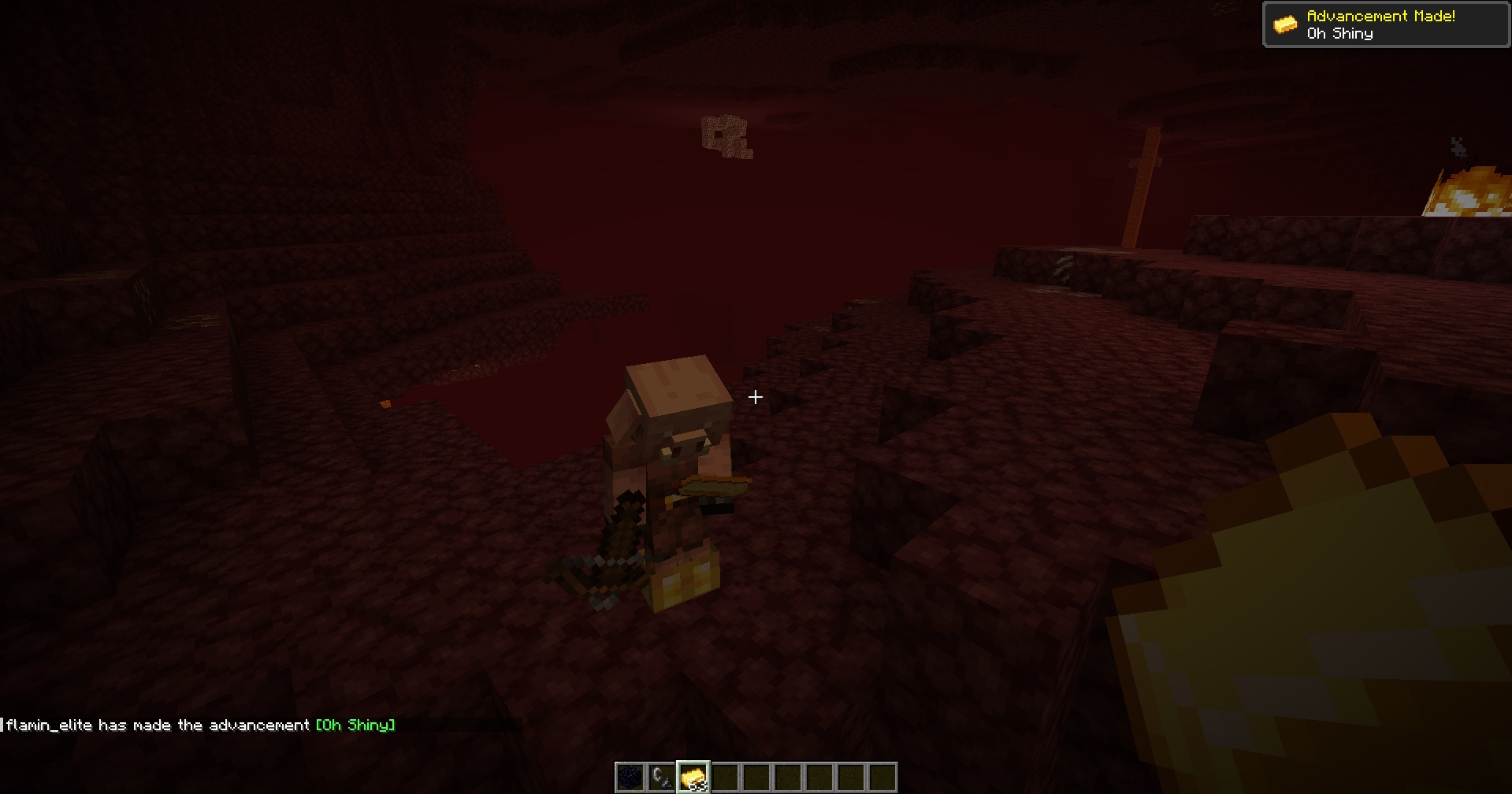Open the Oh Shiny advancement link in chat
Image resolution: width=1512 pixels, height=794 pixels.
pyautogui.click(x=354, y=725)
